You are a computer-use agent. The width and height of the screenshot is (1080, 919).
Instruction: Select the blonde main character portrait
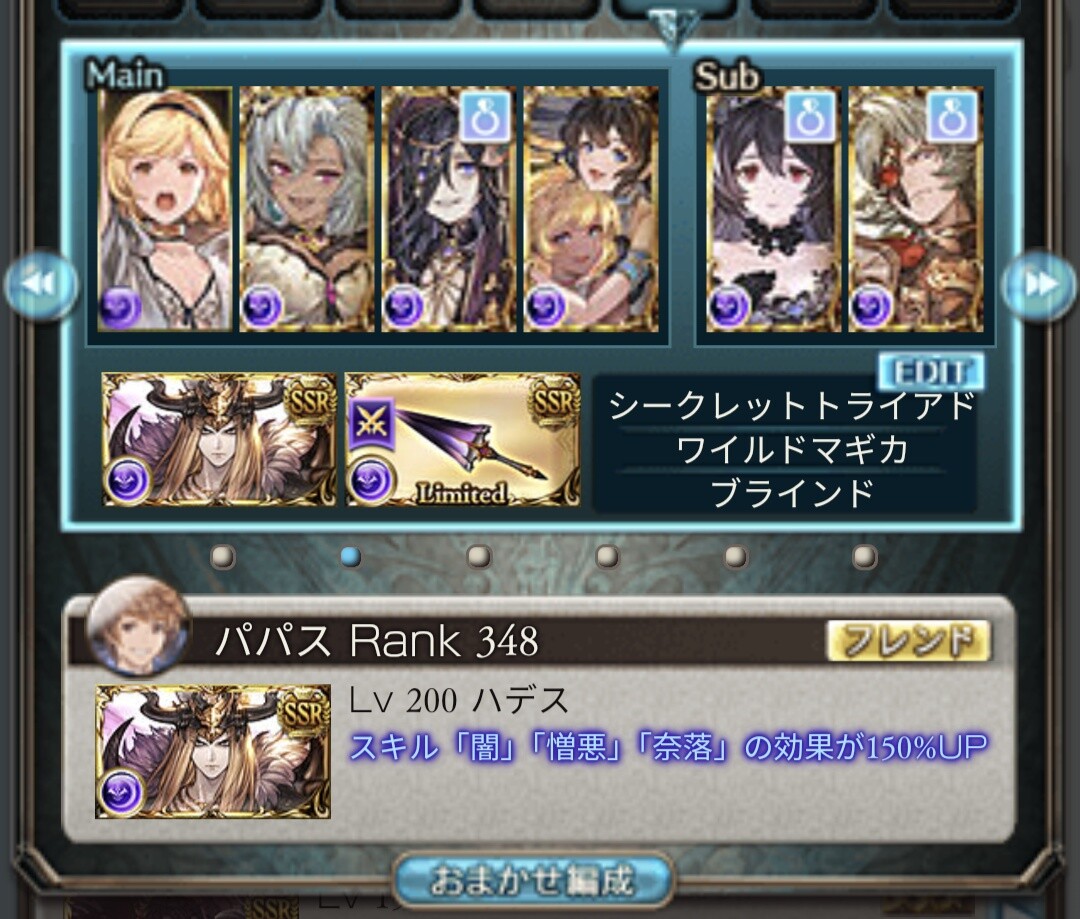(x=165, y=209)
